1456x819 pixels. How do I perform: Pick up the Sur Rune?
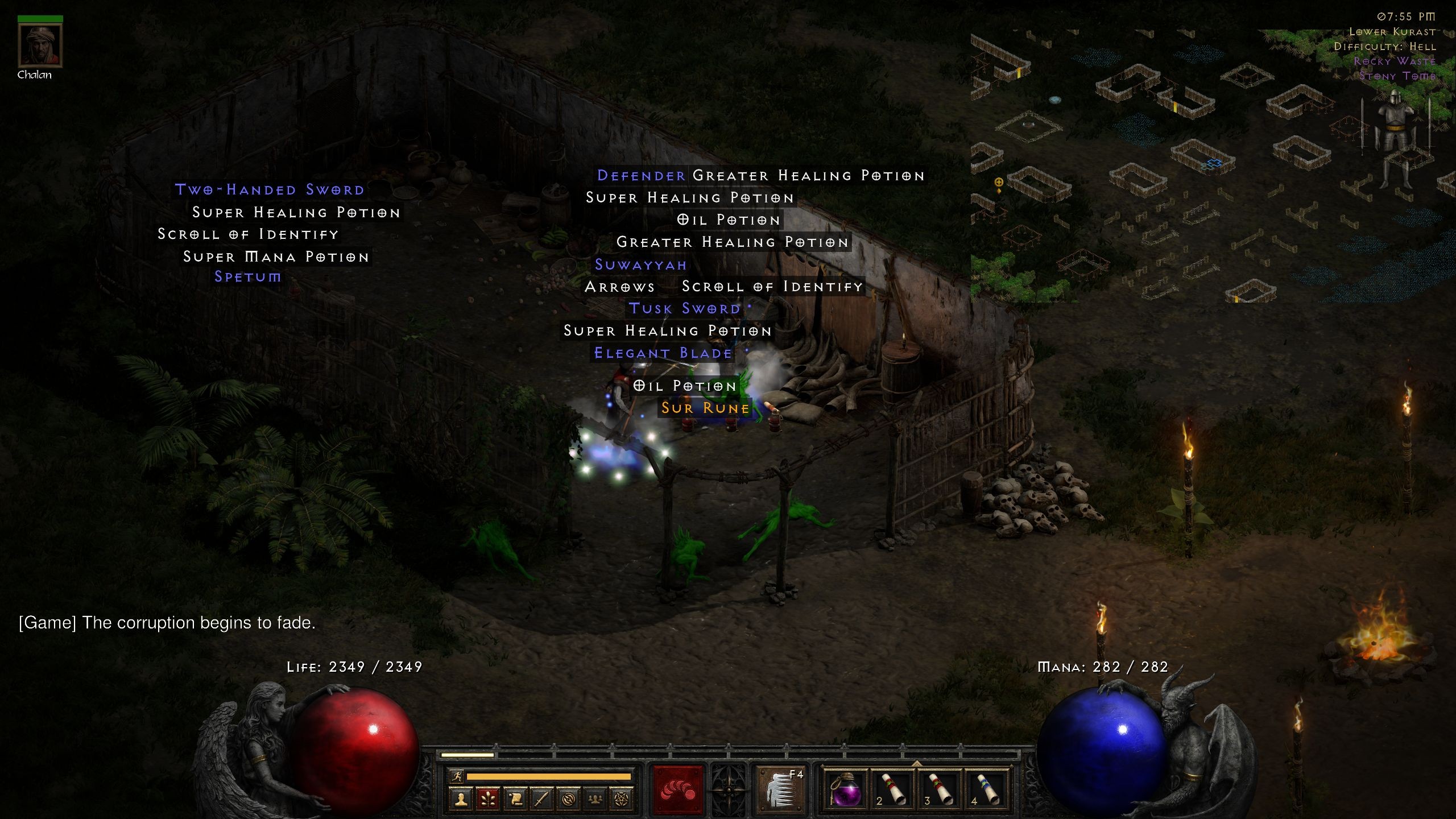tap(705, 408)
